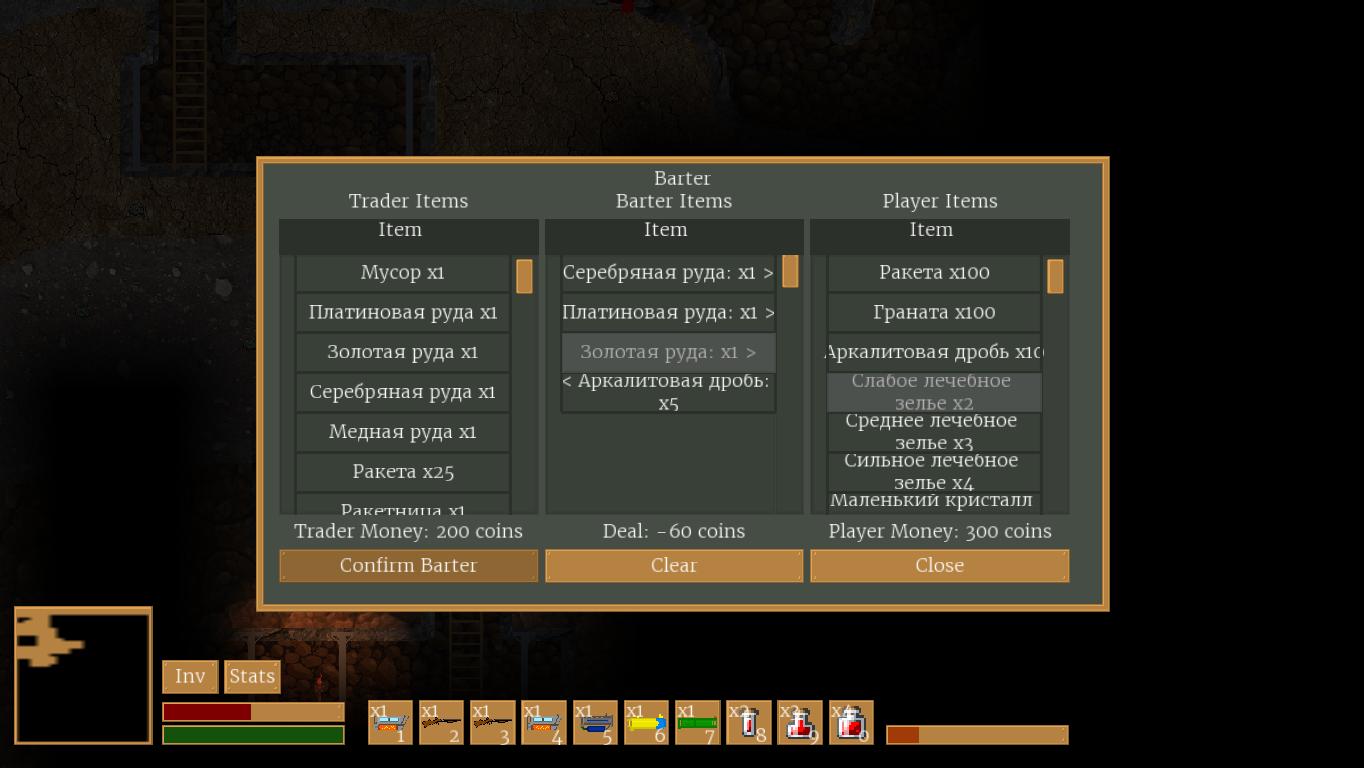Pick trader's Медная руда x1
1364x768 pixels.
tap(402, 432)
